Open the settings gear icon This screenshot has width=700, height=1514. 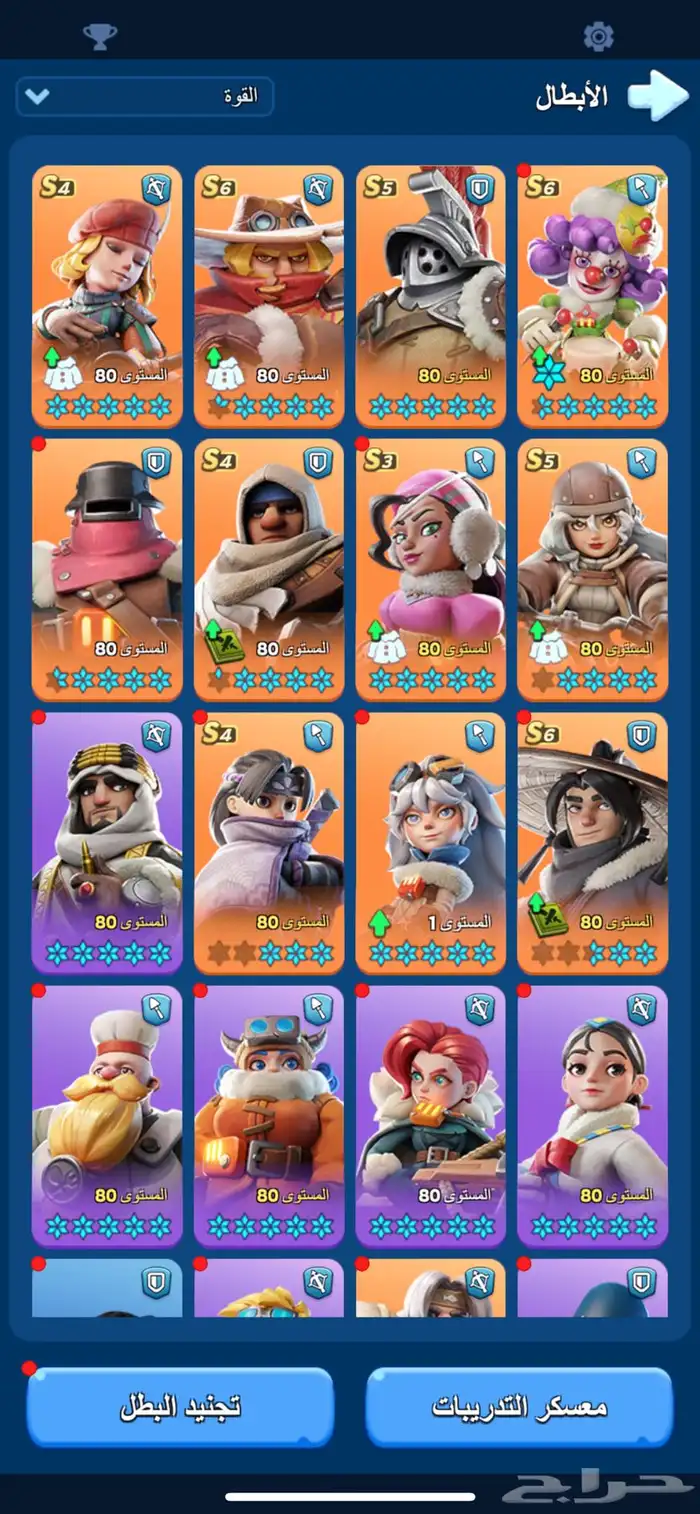pyautogui.click(x=598, y=36)
